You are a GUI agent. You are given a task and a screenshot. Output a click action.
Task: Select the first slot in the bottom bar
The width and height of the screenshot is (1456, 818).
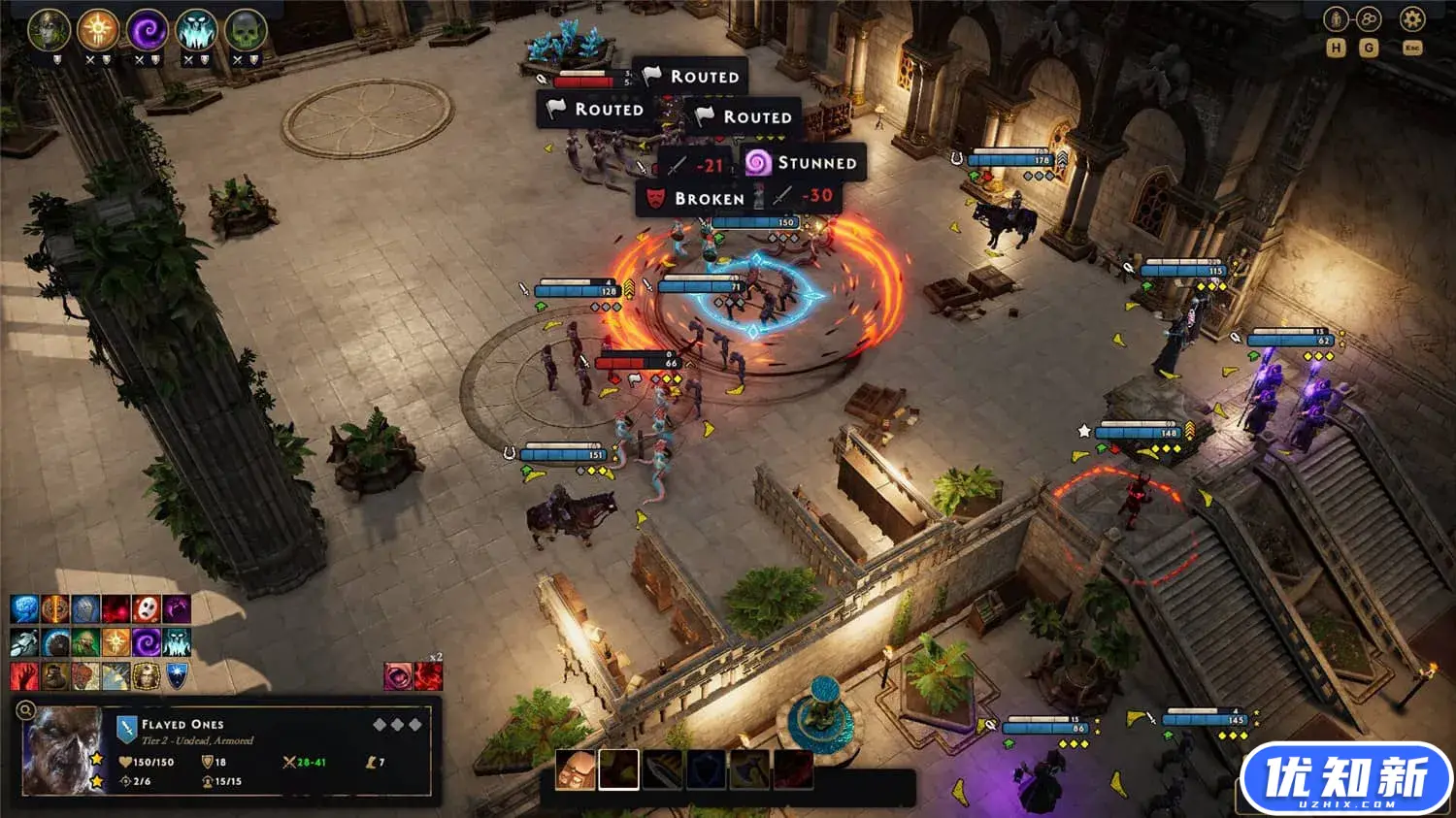click(575, 769)
